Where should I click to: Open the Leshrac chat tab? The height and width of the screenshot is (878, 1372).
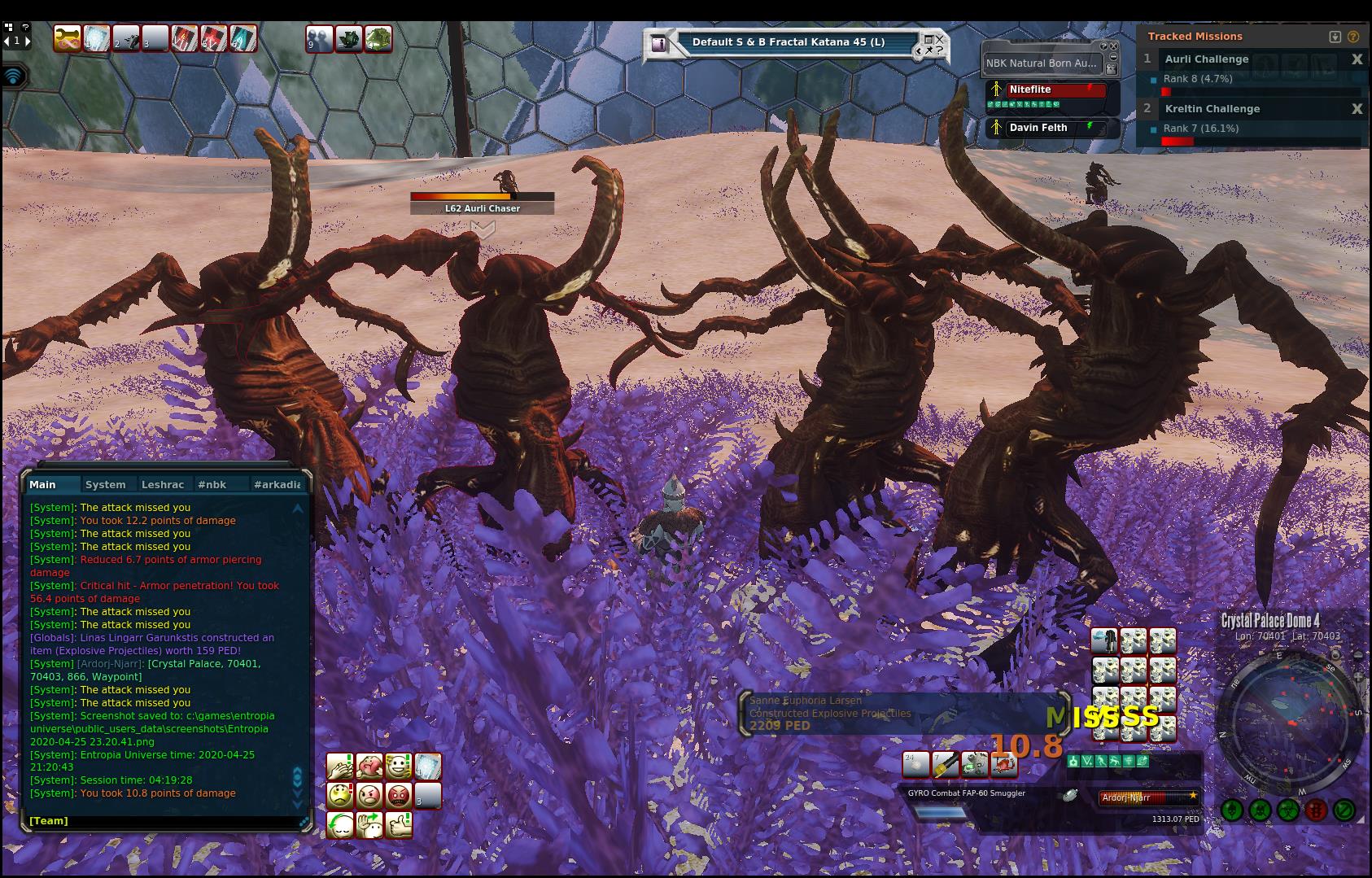(163, 484)
